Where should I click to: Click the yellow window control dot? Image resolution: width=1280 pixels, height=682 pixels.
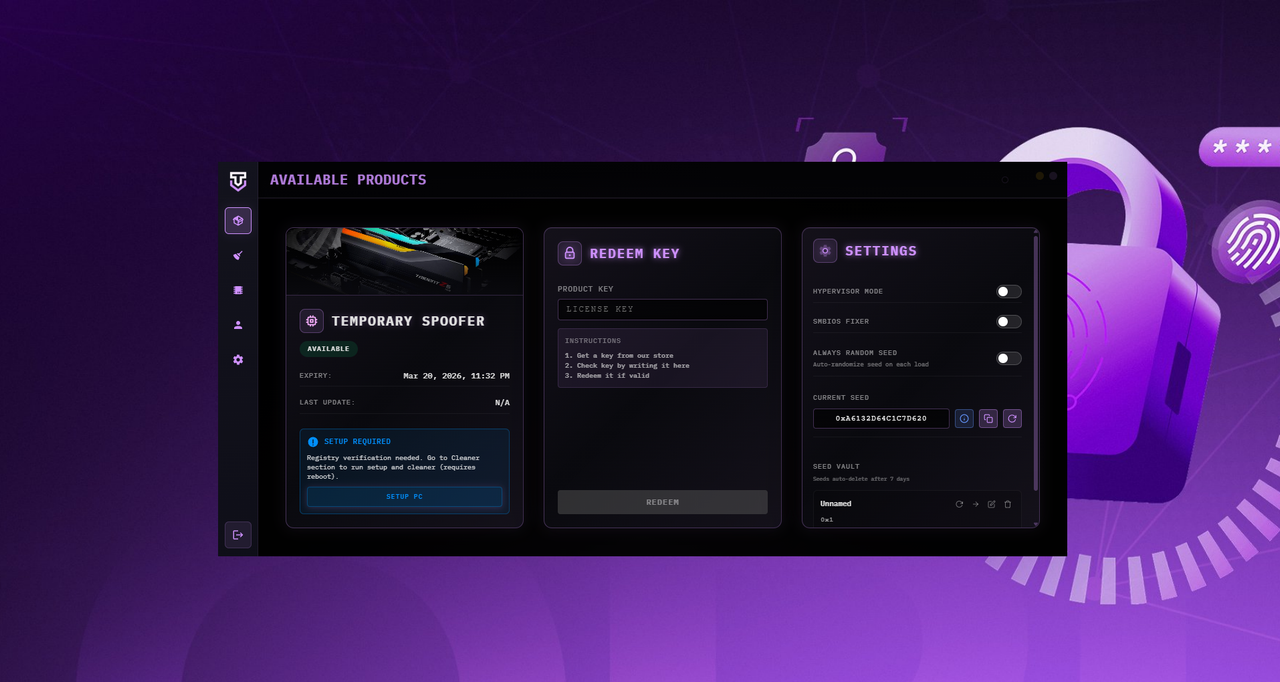tap(1040, 176)
